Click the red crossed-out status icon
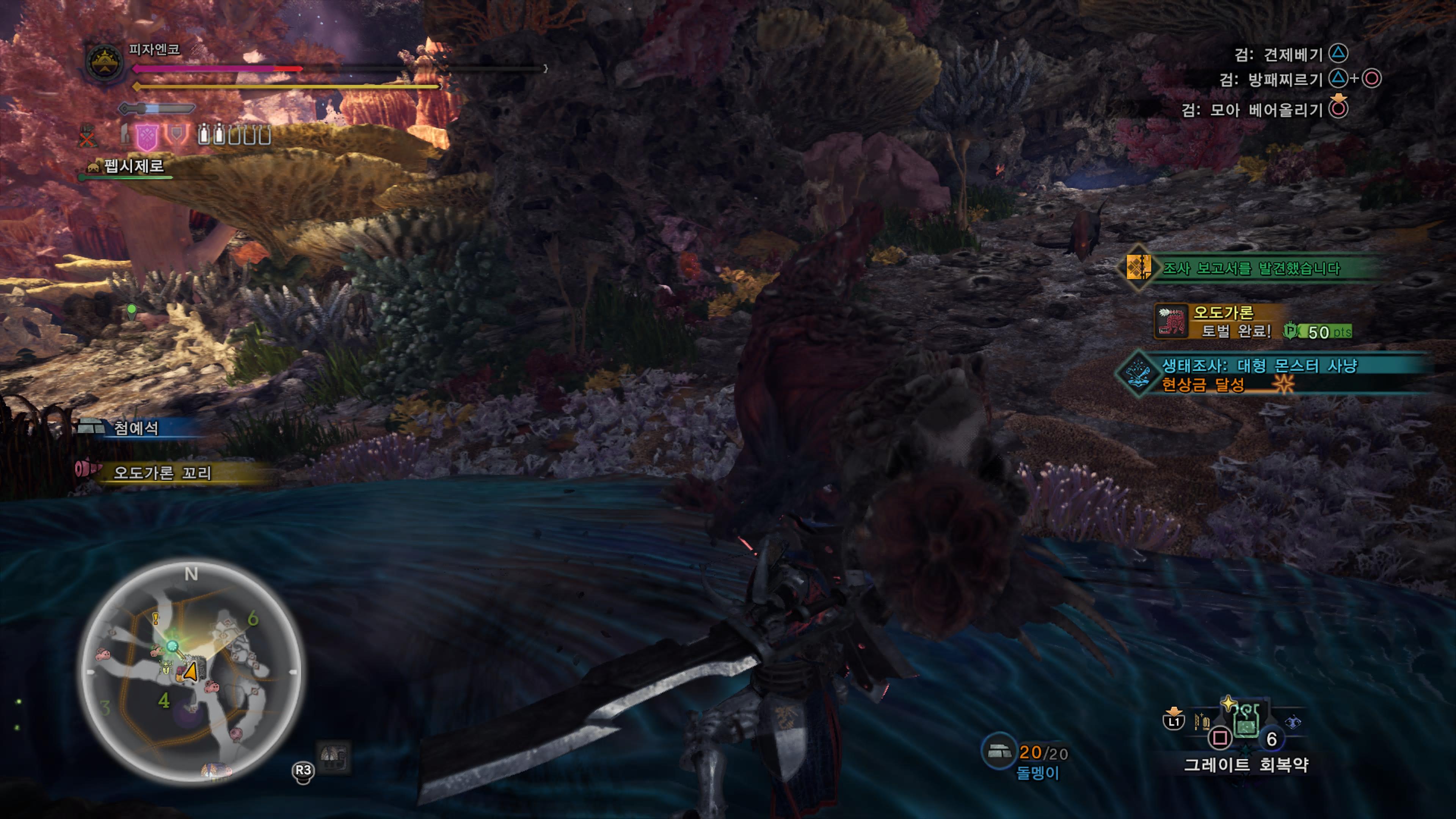The height and width of the screenshot is (819, 1456). coord(87,136)
